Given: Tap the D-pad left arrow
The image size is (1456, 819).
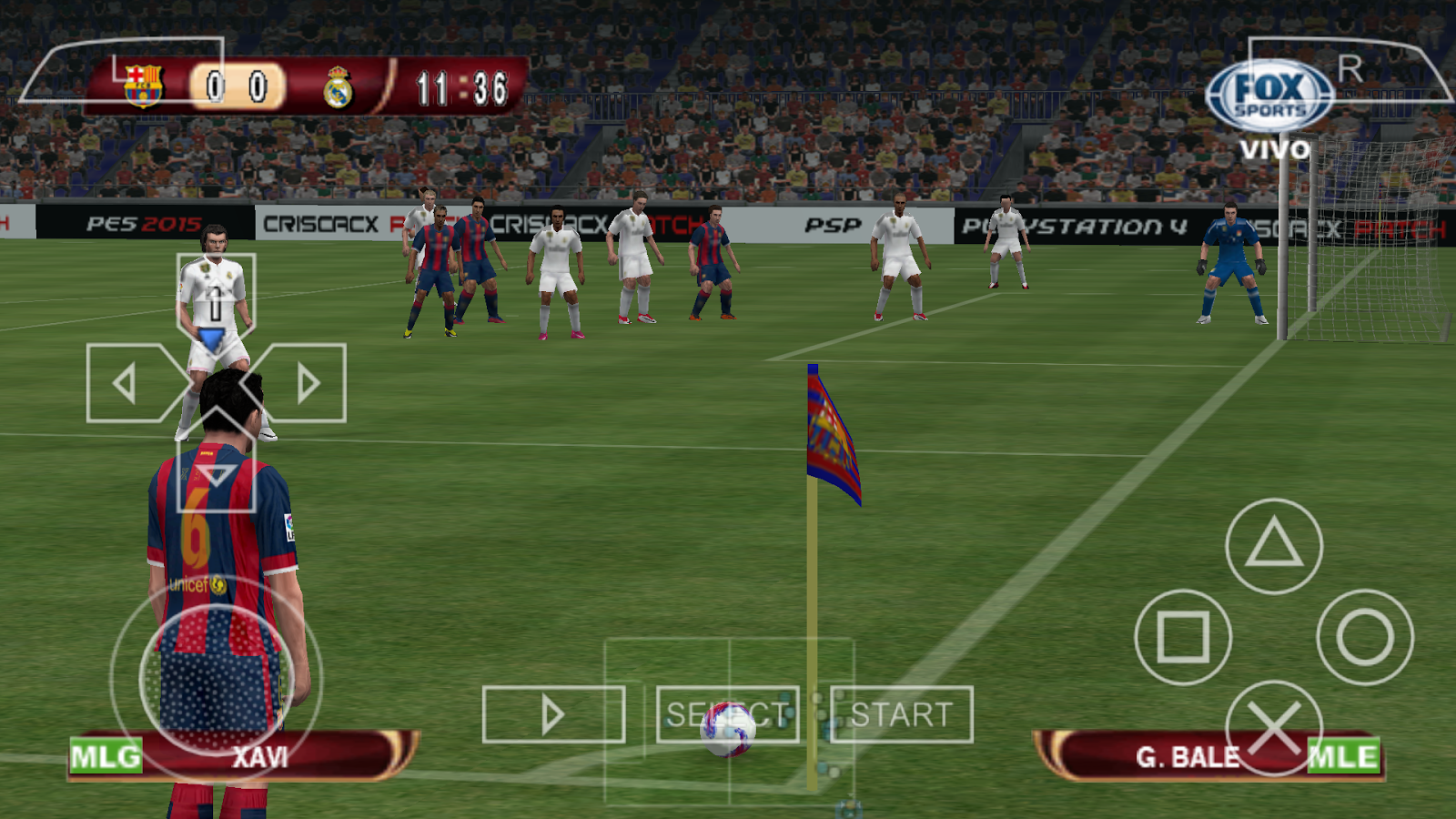Looking at the screenshot, I should click(126, 383).
